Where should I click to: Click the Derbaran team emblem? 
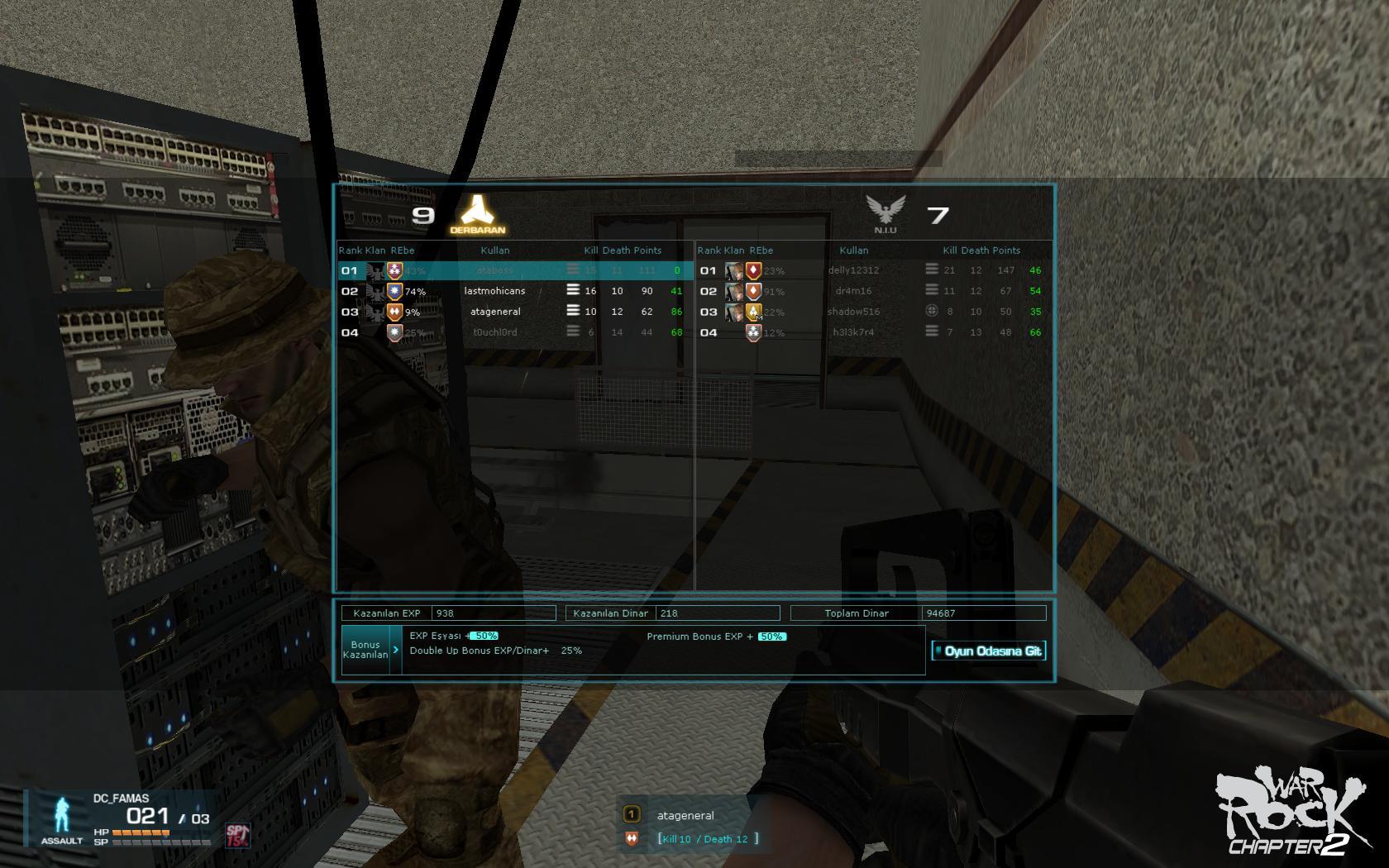[x=477, y=213]
